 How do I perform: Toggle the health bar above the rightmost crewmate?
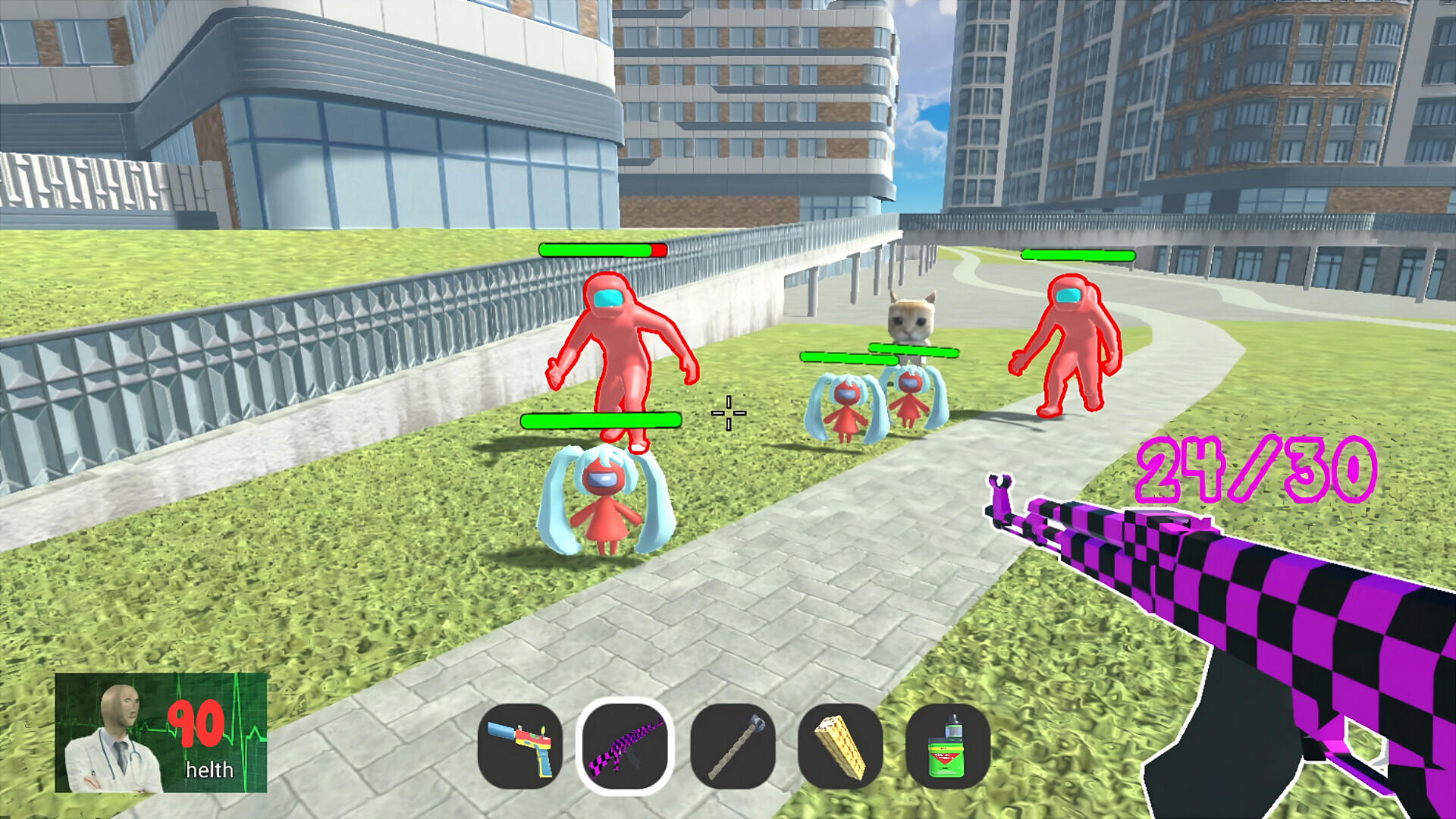click(x=1078, y=256)
